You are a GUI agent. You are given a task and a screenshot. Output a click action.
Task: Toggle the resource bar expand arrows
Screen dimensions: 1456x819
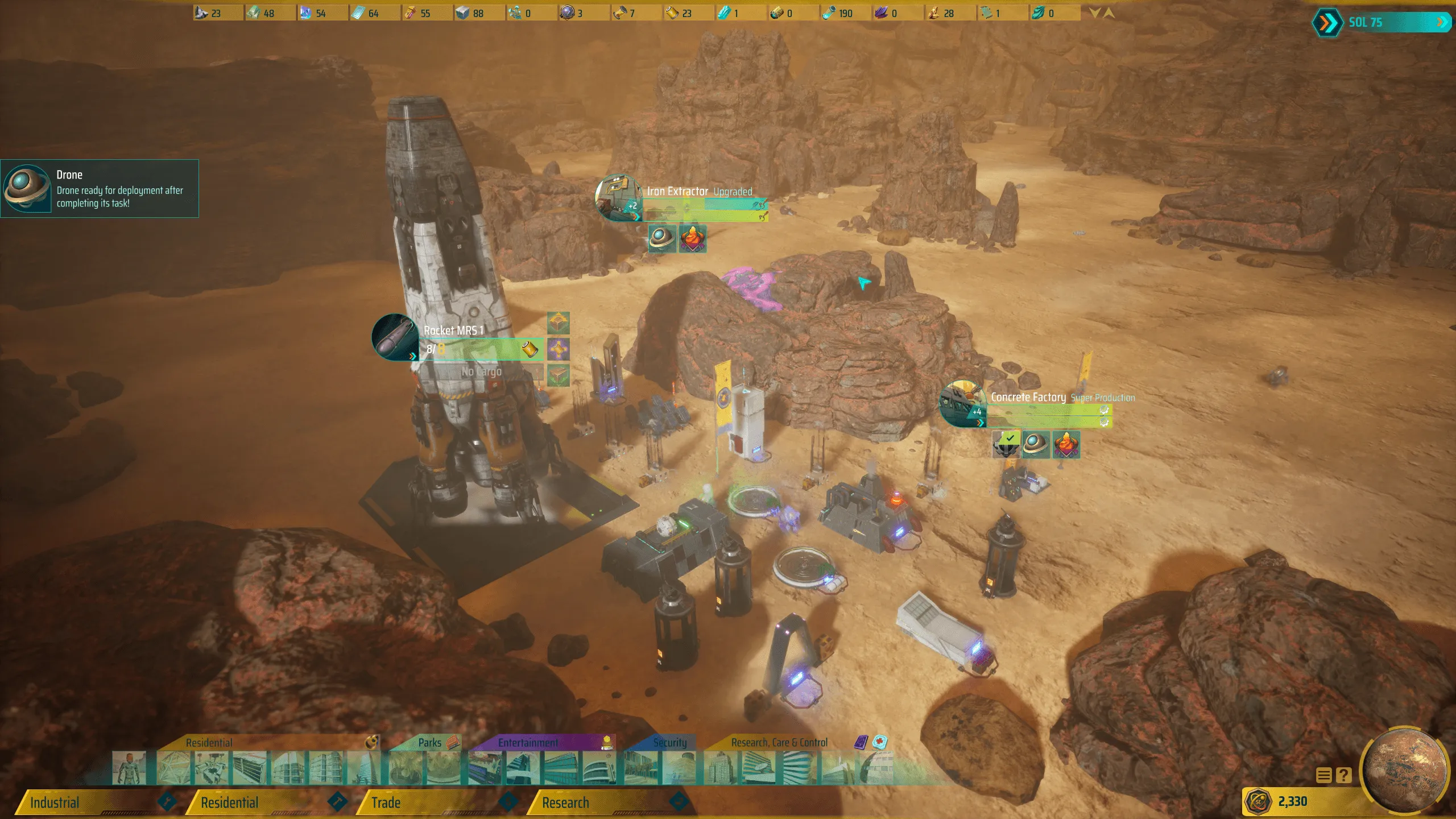(x=1102, y=13)
